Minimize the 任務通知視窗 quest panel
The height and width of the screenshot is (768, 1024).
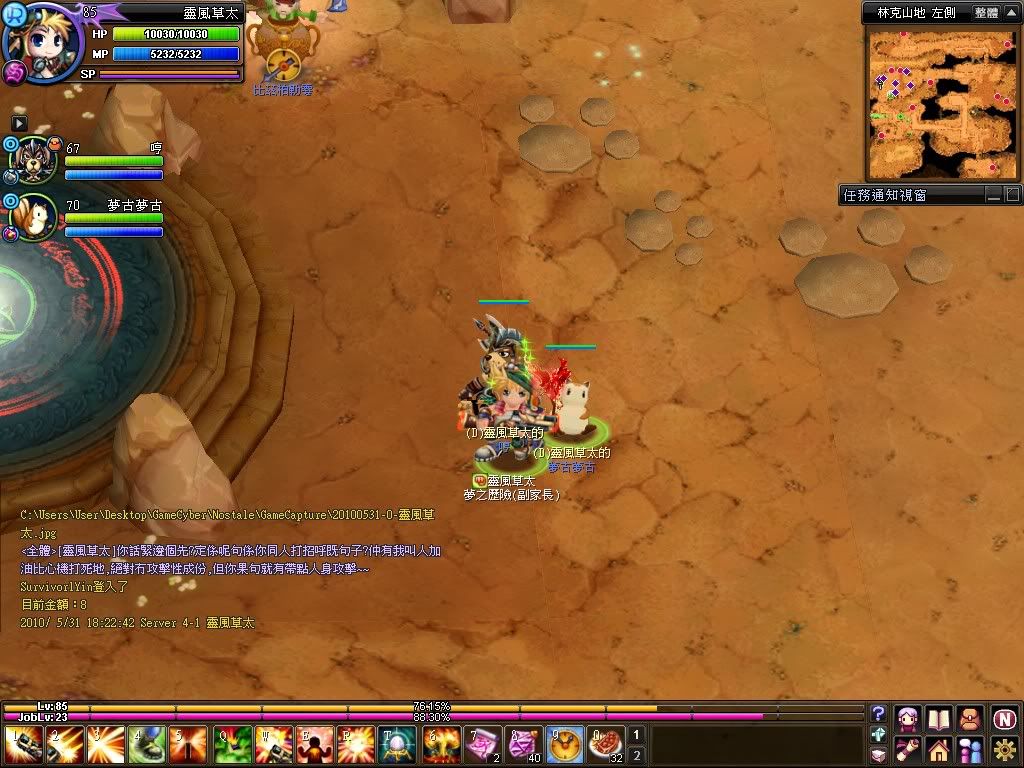[992, 195]
